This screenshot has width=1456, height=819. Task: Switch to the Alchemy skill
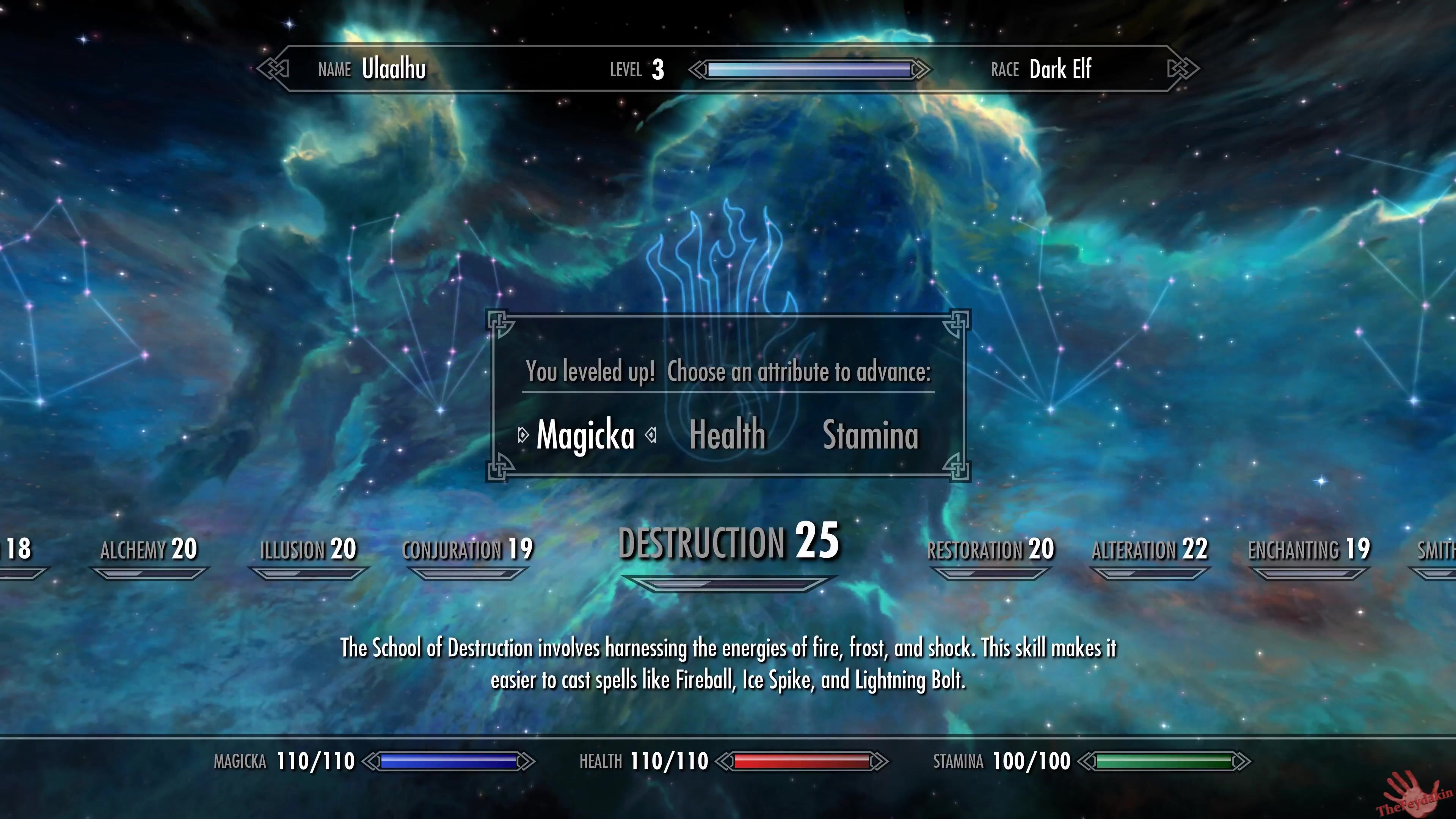(149, 549)
